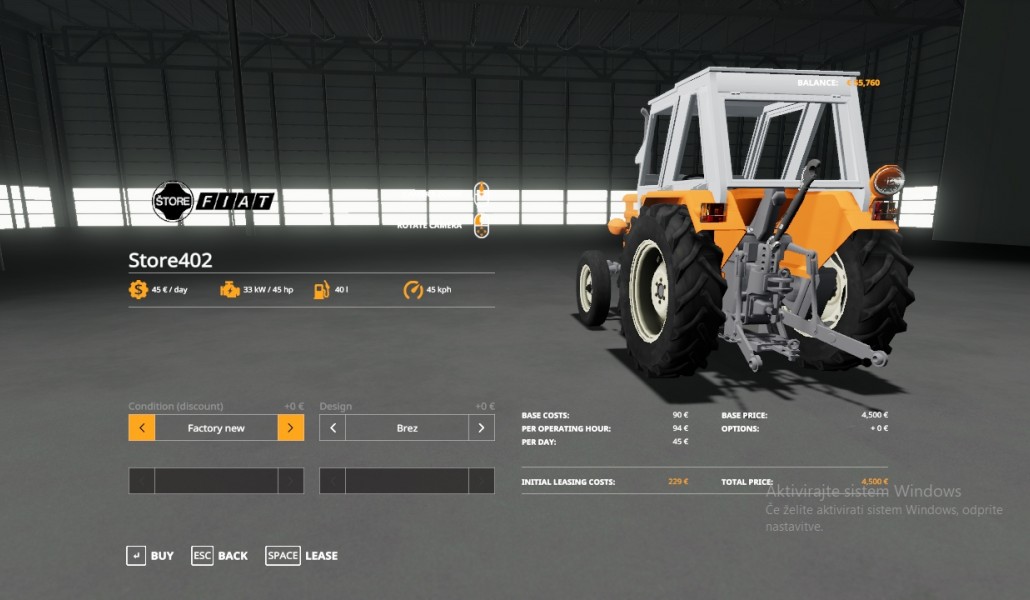Click the BUY button

coord(150,556)
